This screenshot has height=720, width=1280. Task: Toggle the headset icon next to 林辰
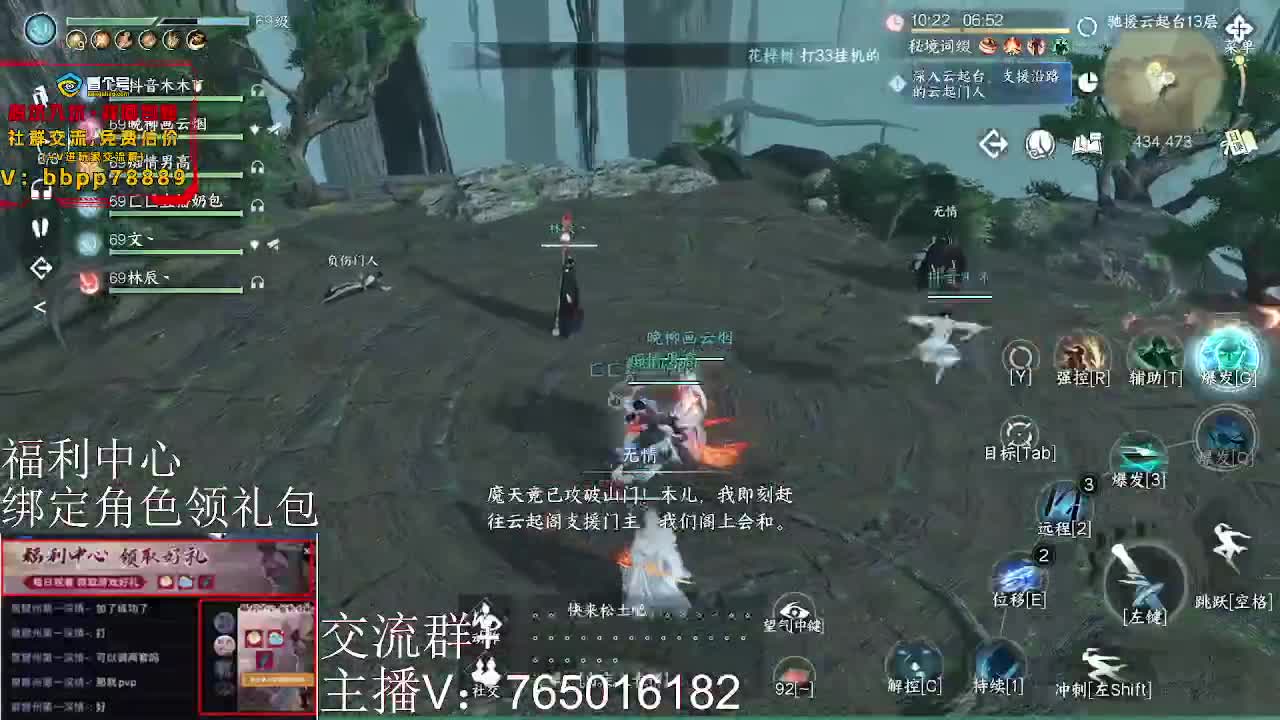[257, 283]
